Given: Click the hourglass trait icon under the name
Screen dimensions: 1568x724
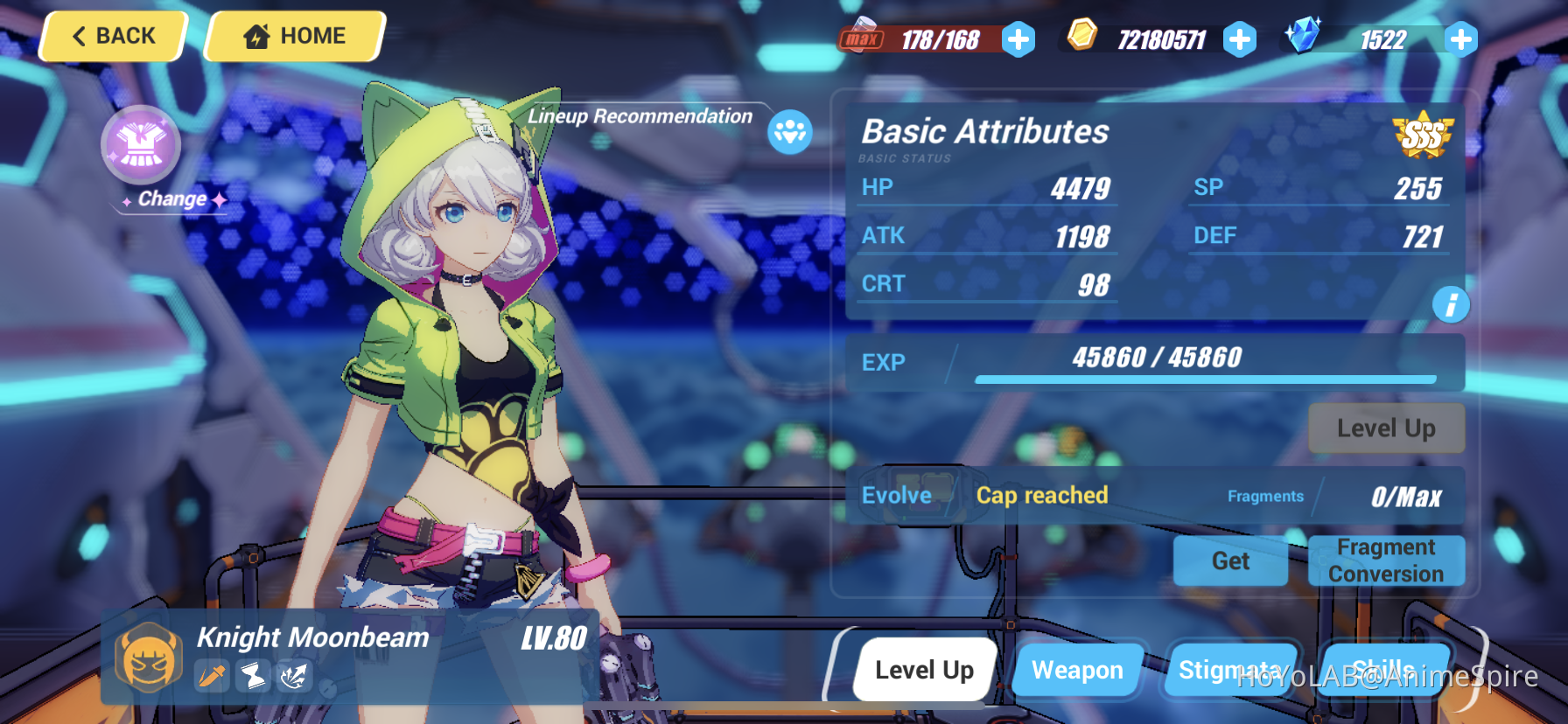Looking at the screenshot, I should (252, 676).
